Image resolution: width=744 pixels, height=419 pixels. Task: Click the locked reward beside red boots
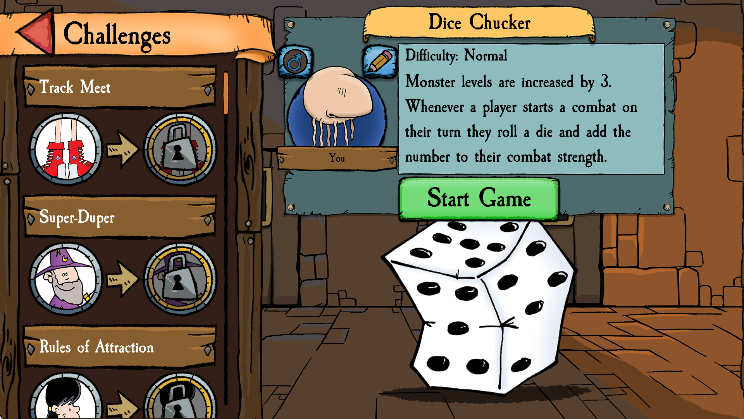click(180, 152)
